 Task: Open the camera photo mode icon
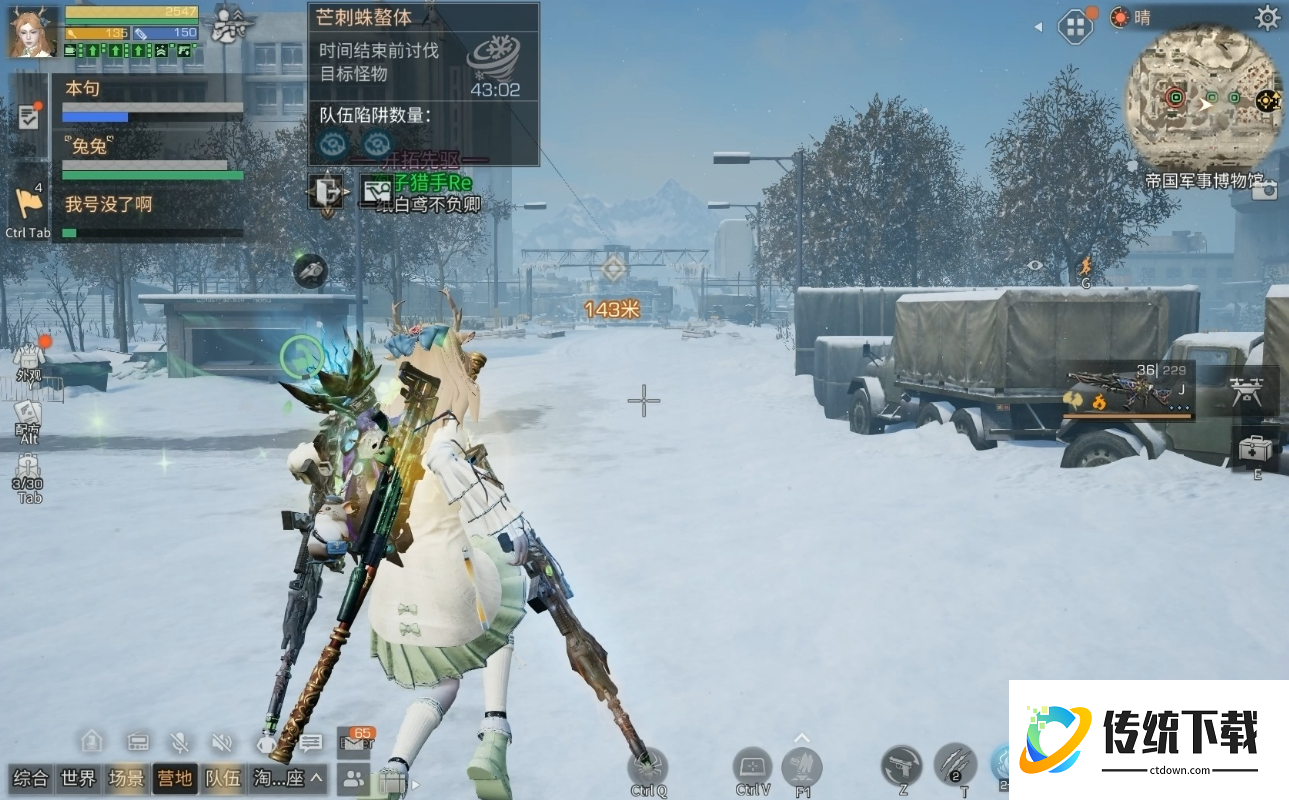click(x=1265, y=190)
